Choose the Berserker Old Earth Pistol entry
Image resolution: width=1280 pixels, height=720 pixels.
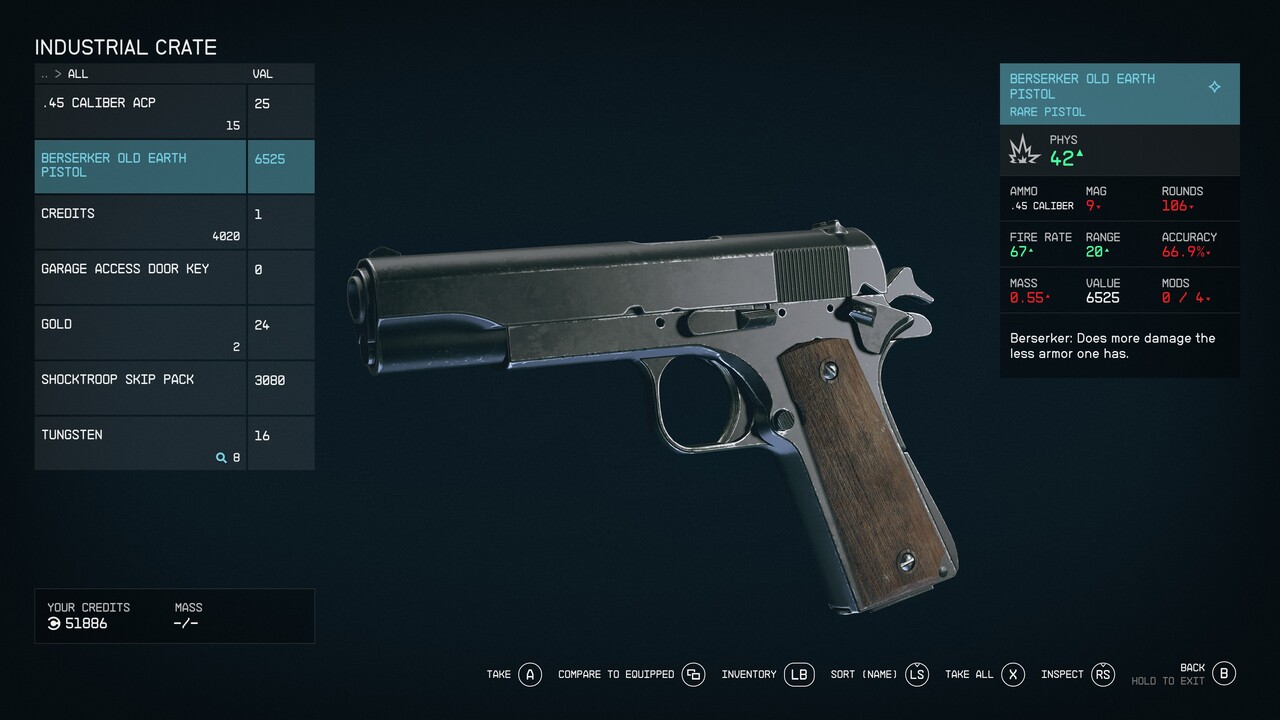coord(140,166)
